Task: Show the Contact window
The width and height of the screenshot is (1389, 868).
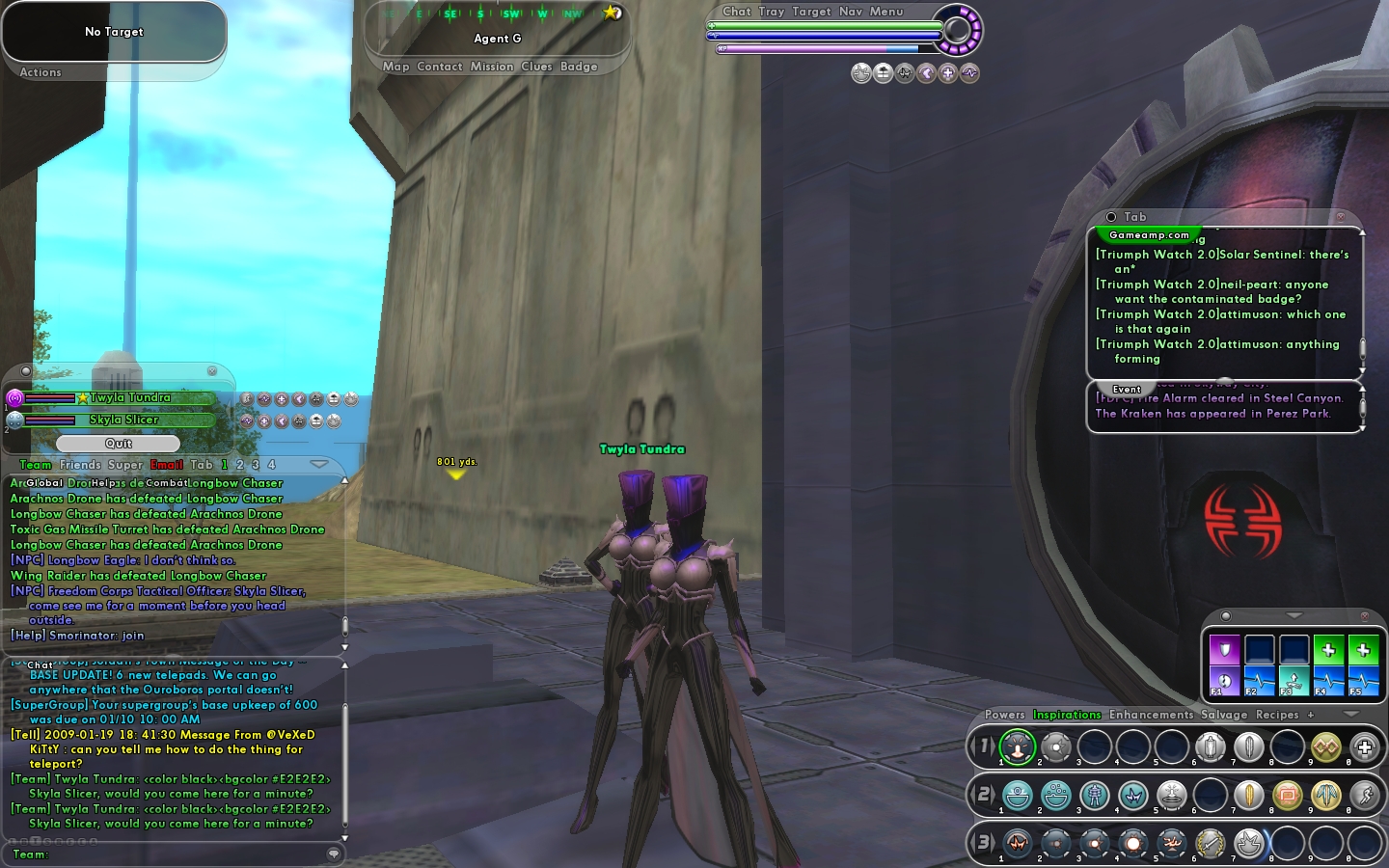Action: [x=440, y=67]
